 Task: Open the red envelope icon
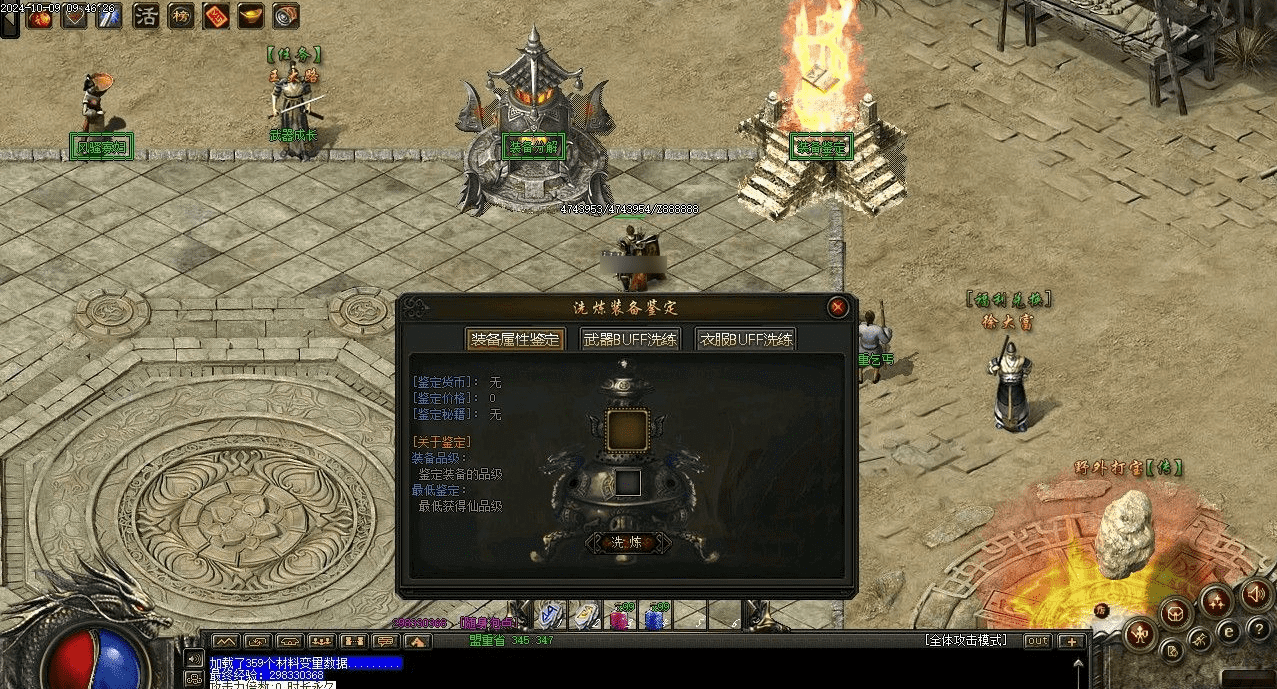tap(216, 16)
